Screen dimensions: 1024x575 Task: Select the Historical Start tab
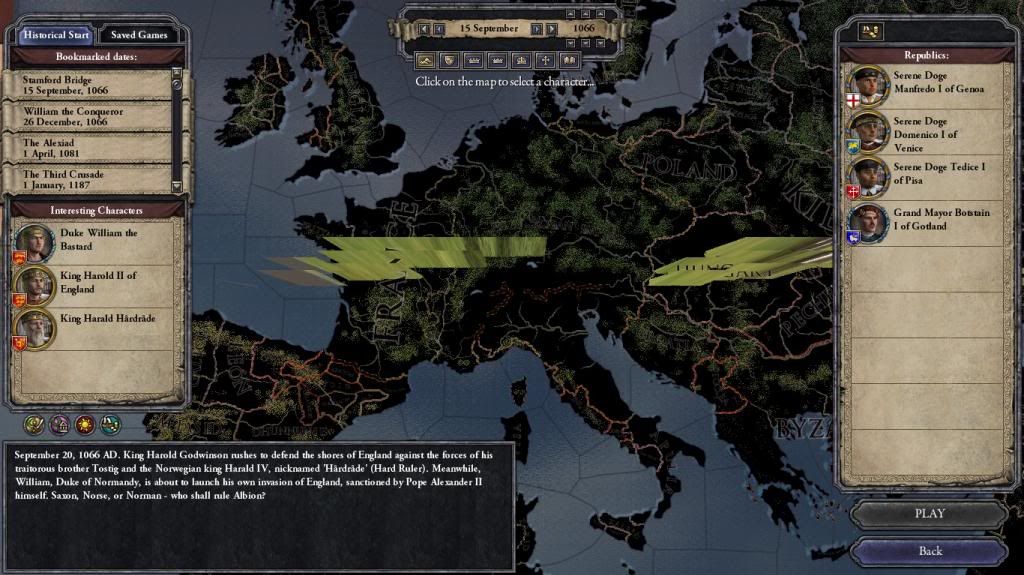pos(57,34)
